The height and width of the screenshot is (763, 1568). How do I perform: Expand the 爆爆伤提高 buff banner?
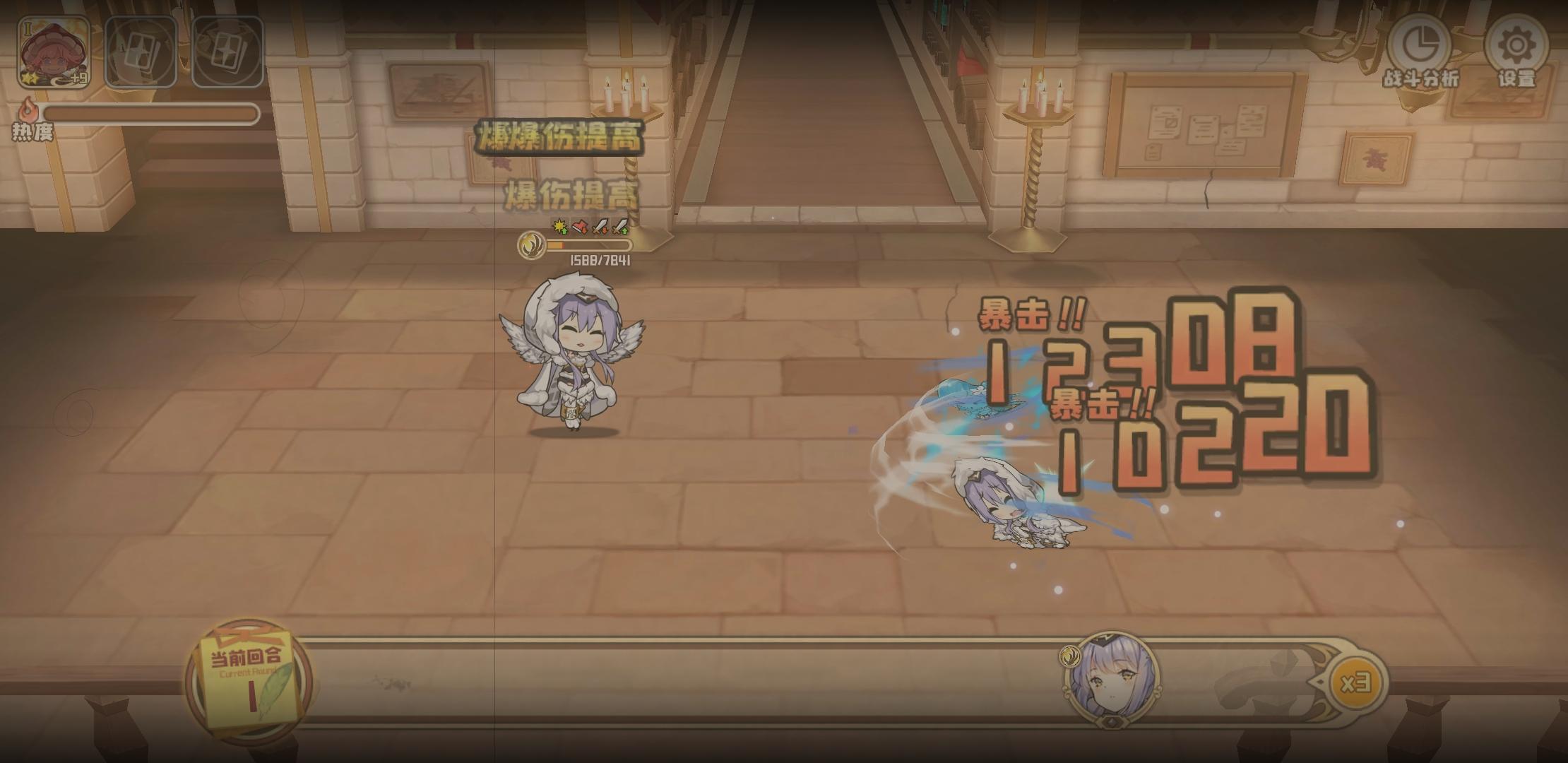pos(562,138)
